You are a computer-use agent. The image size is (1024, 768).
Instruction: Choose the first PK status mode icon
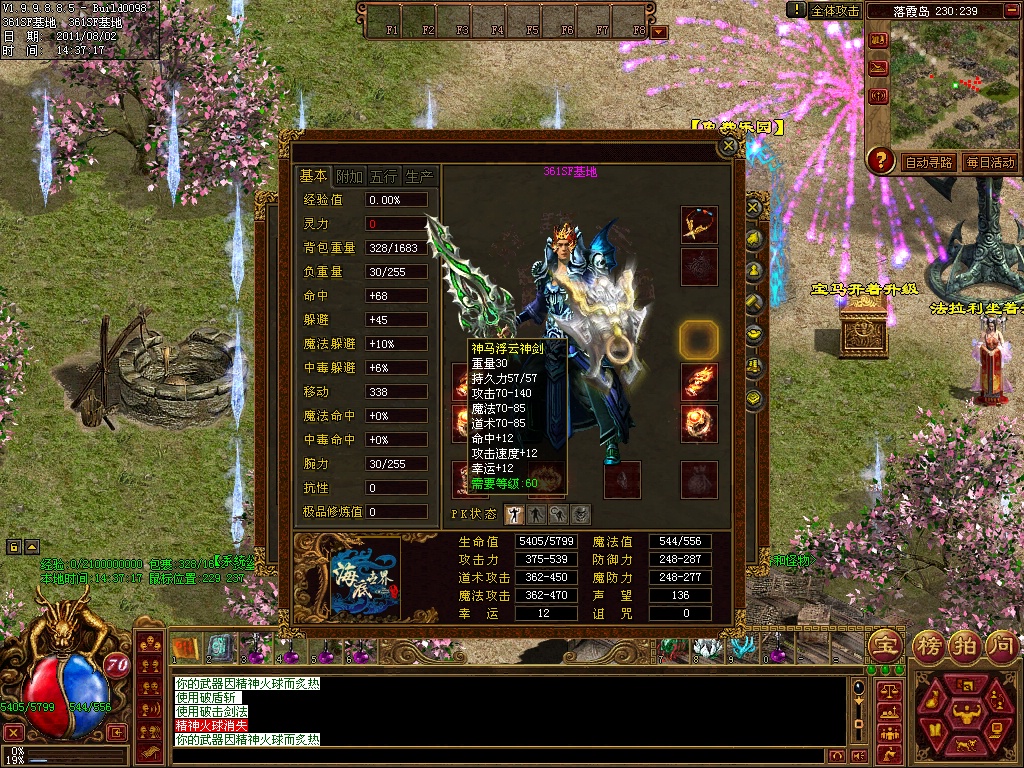point(514,514)
